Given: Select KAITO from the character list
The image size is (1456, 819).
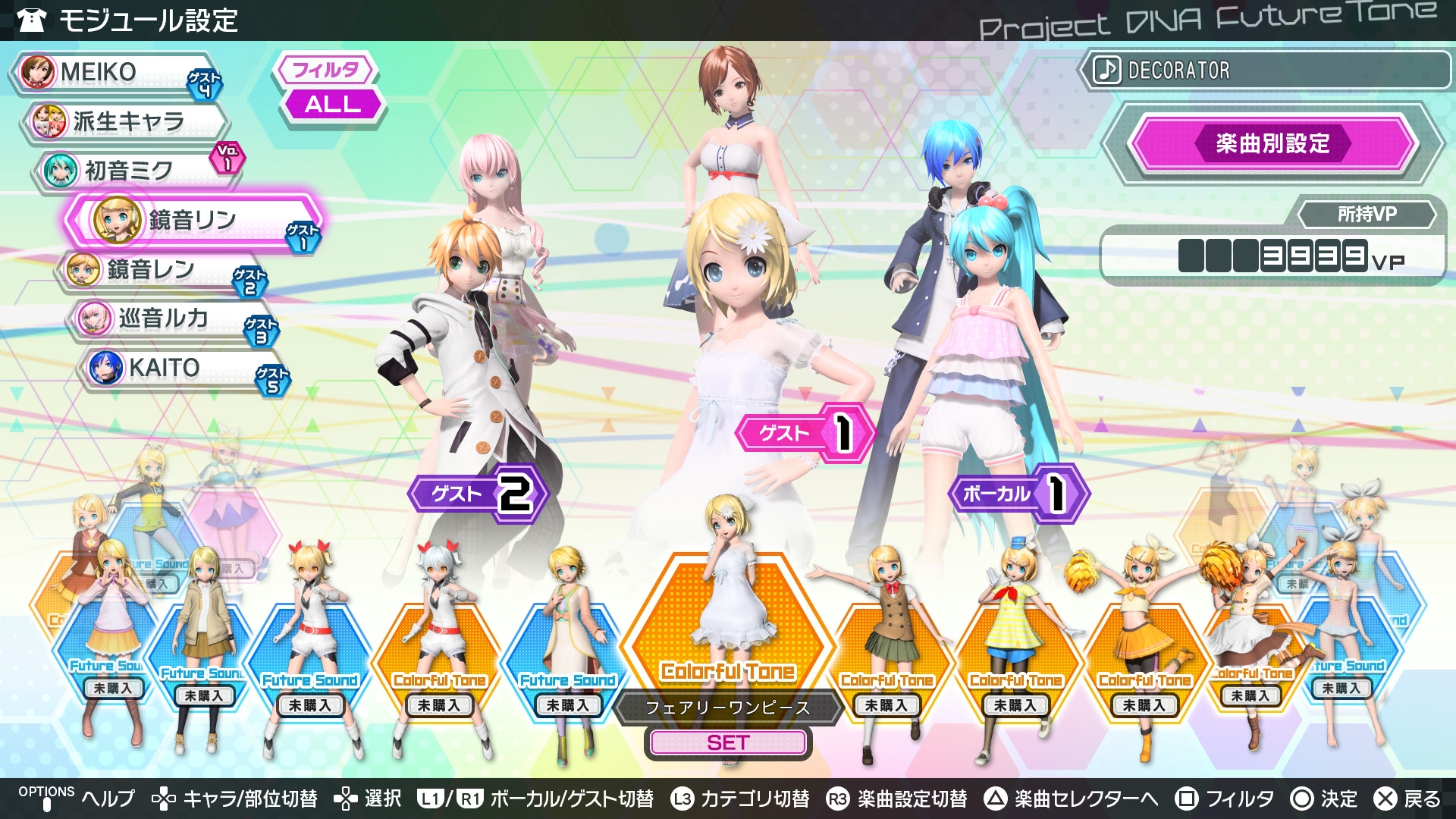Looking at the screenshot, I should tap(180, 368).
